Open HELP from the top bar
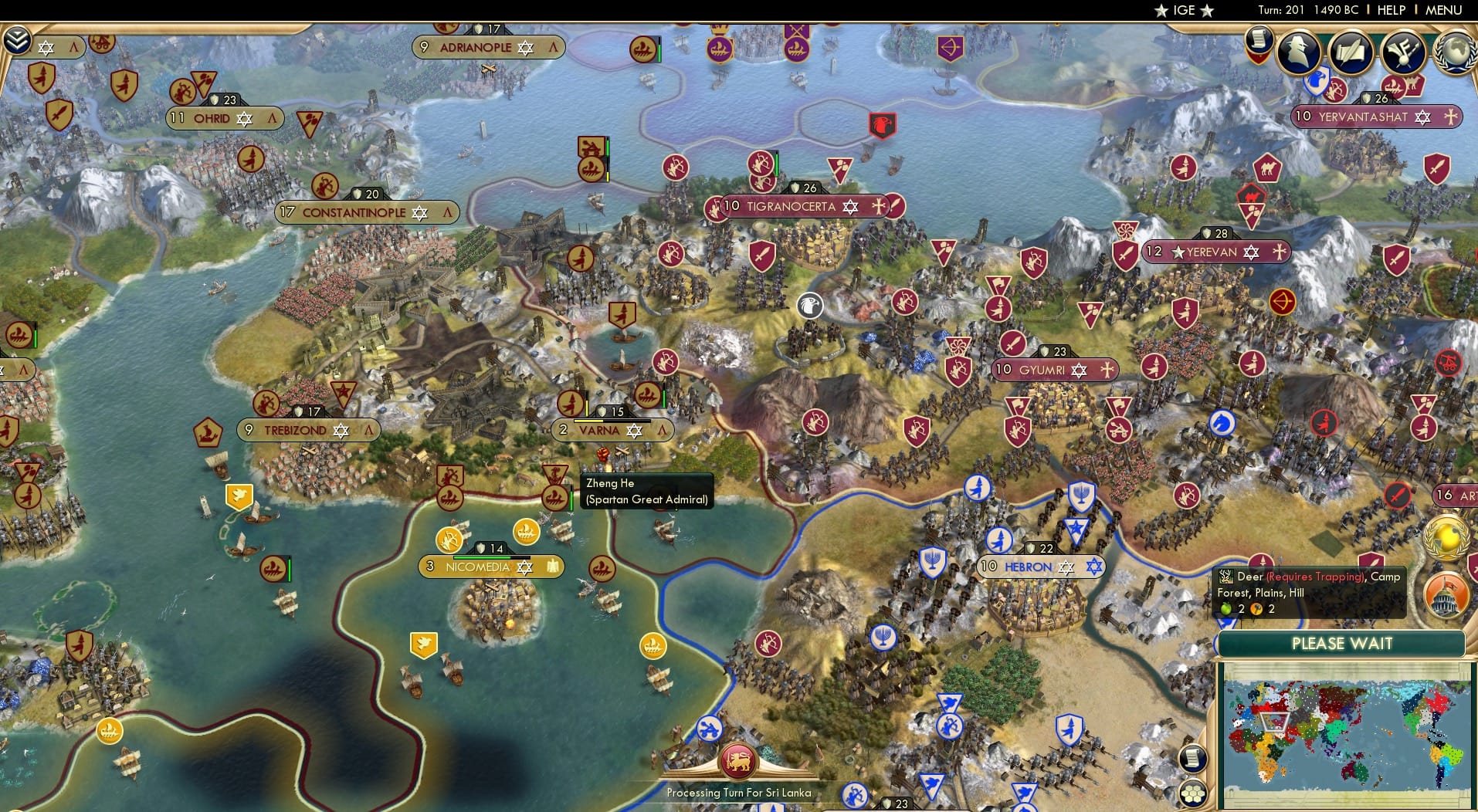This screenshot has height=812, width=1478. point(1391,10)
